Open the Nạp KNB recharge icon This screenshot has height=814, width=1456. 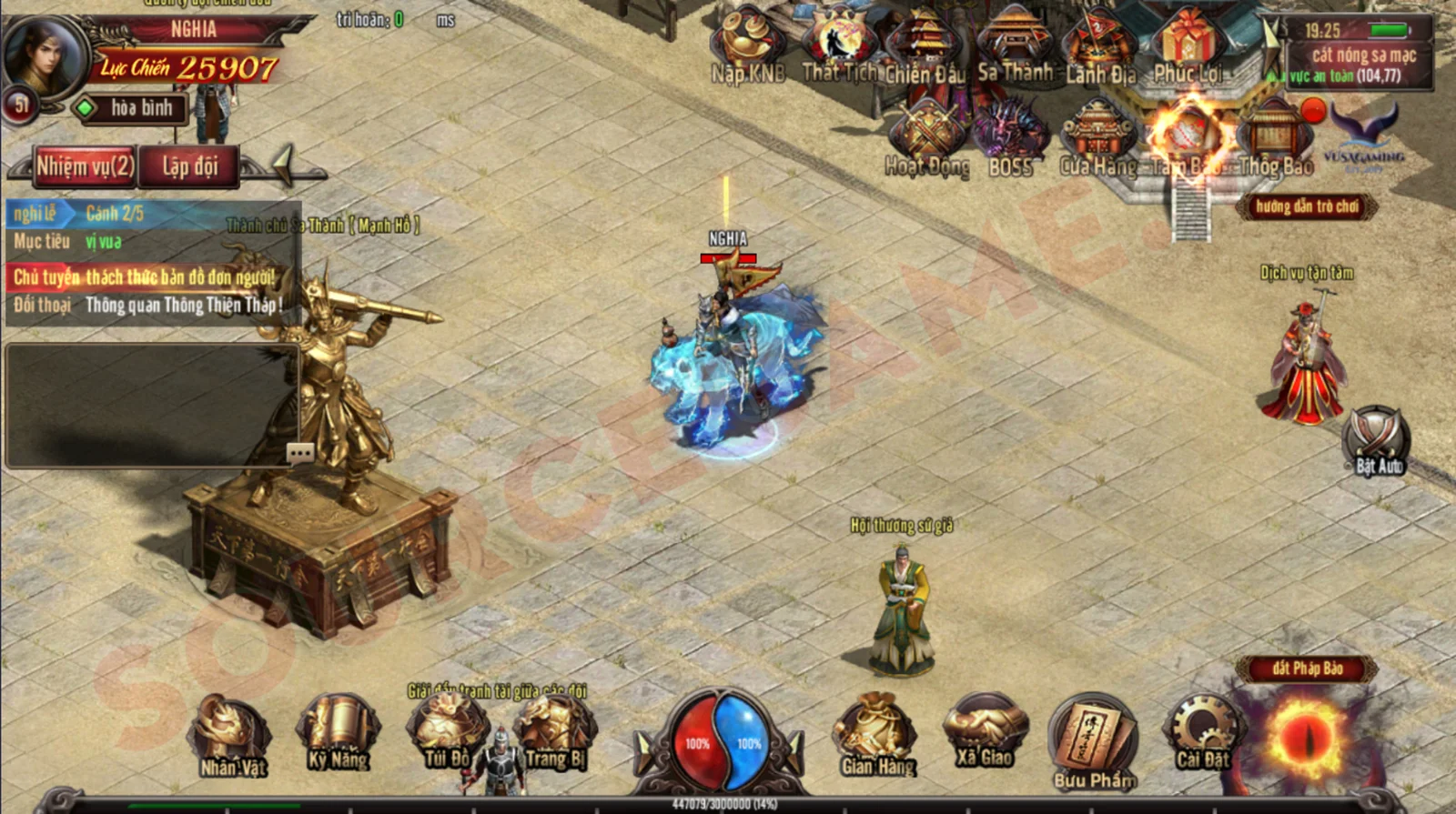(747, 47)
